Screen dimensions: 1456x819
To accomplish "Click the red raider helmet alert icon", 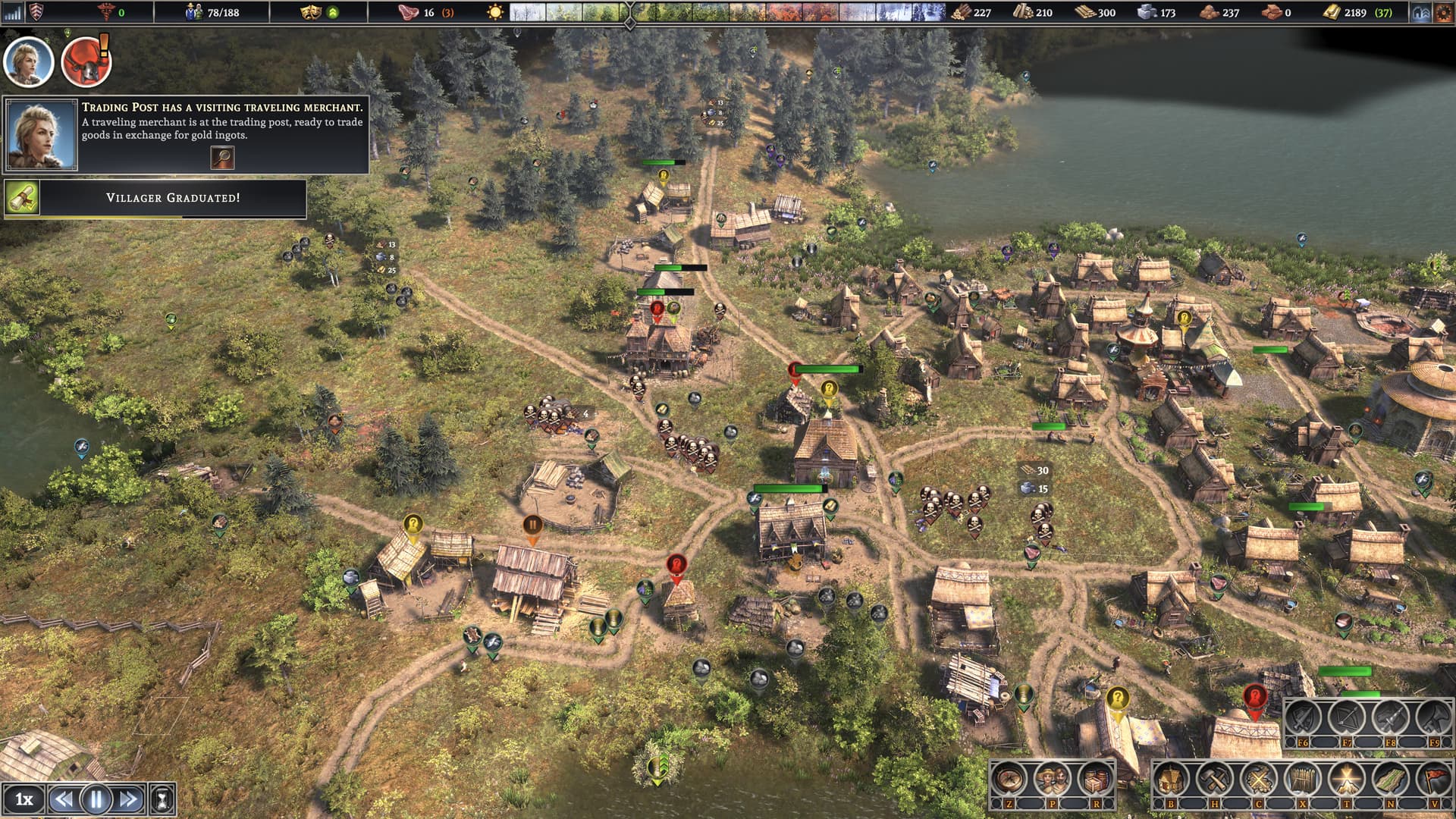I will [86, 61].
